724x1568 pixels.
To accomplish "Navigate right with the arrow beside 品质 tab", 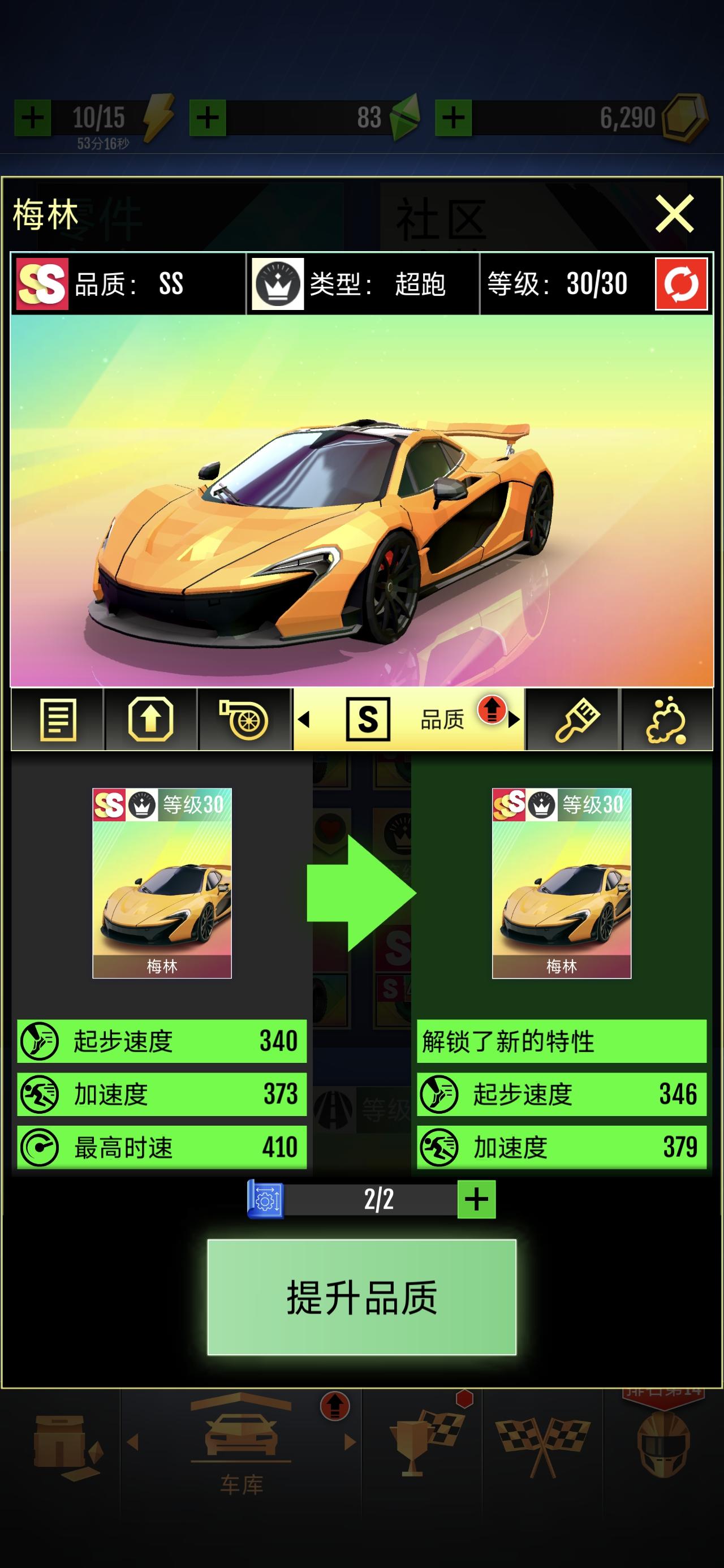I will [x=514, y=721].
